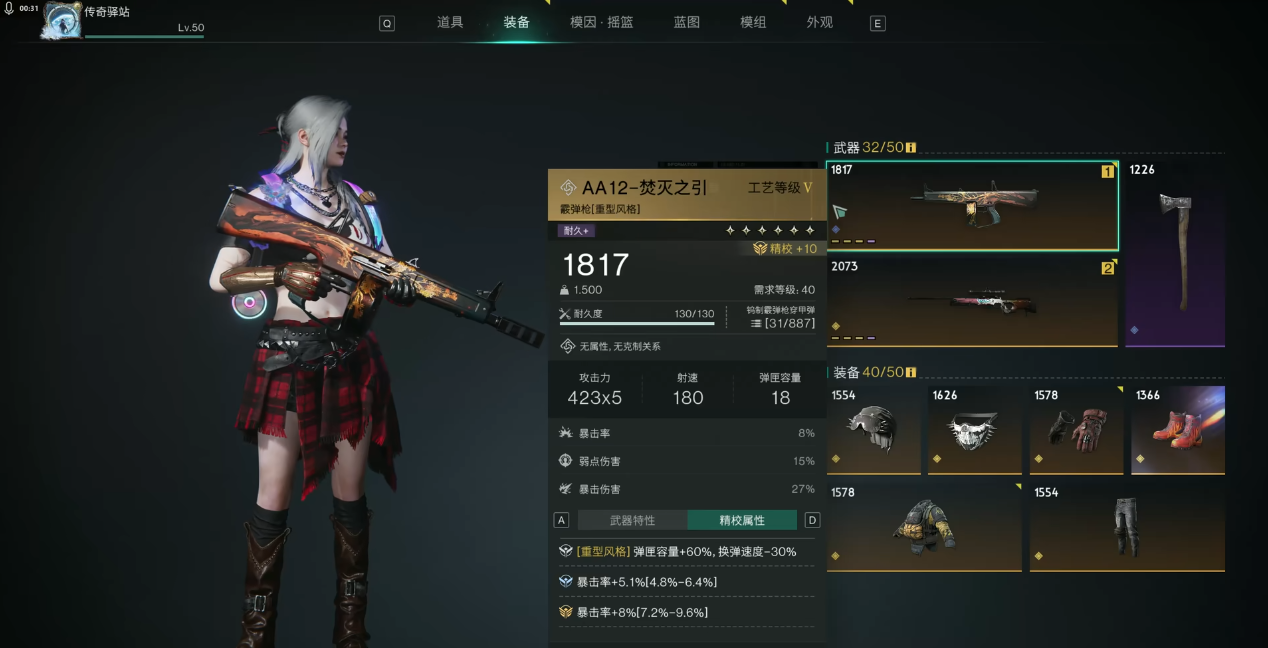Open the 模因·摇篮 tab
The height and width of the screenshot is (648, 1268).
coord(601,22)
